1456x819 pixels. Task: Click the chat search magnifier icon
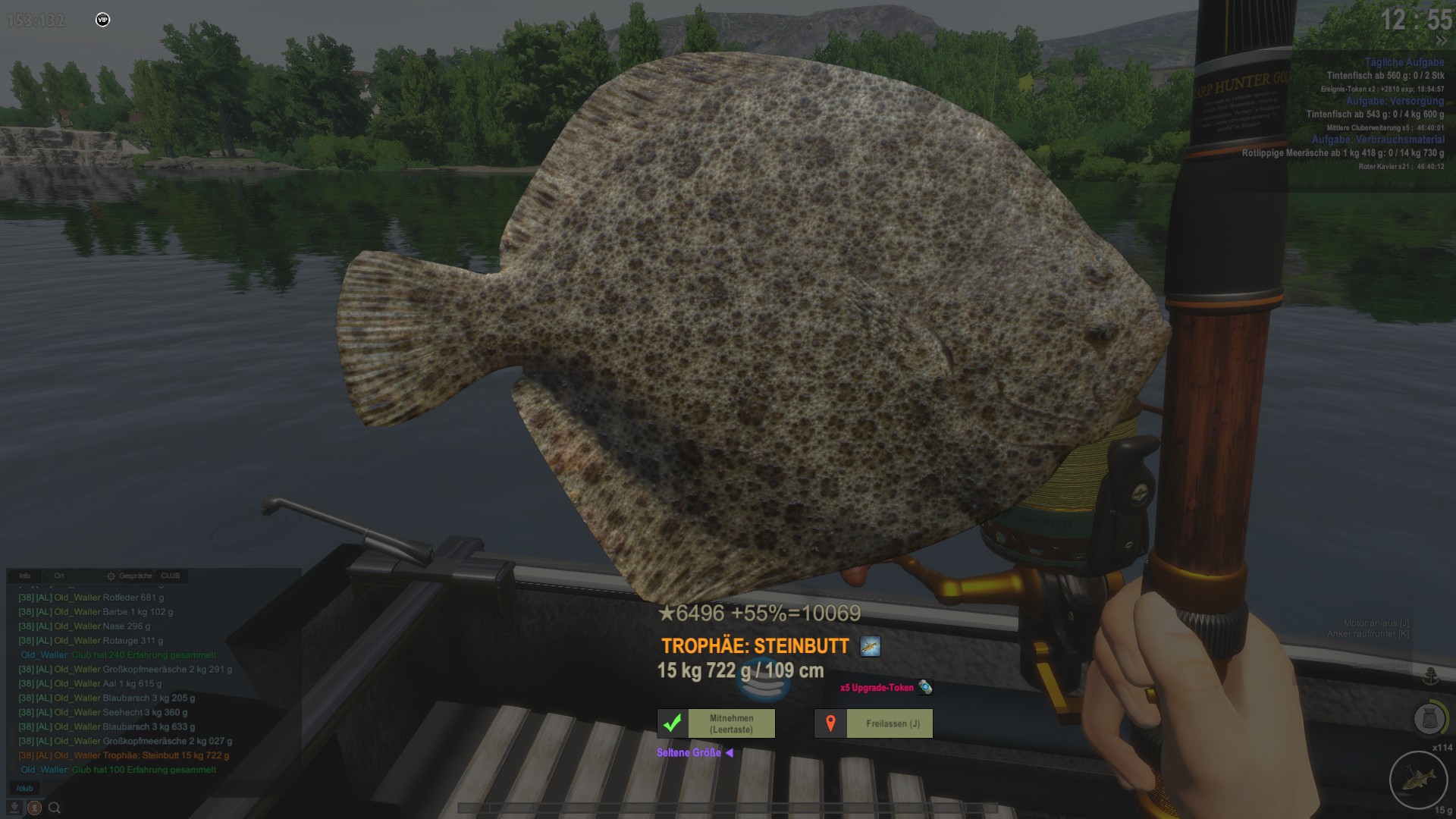click(55, 808)
